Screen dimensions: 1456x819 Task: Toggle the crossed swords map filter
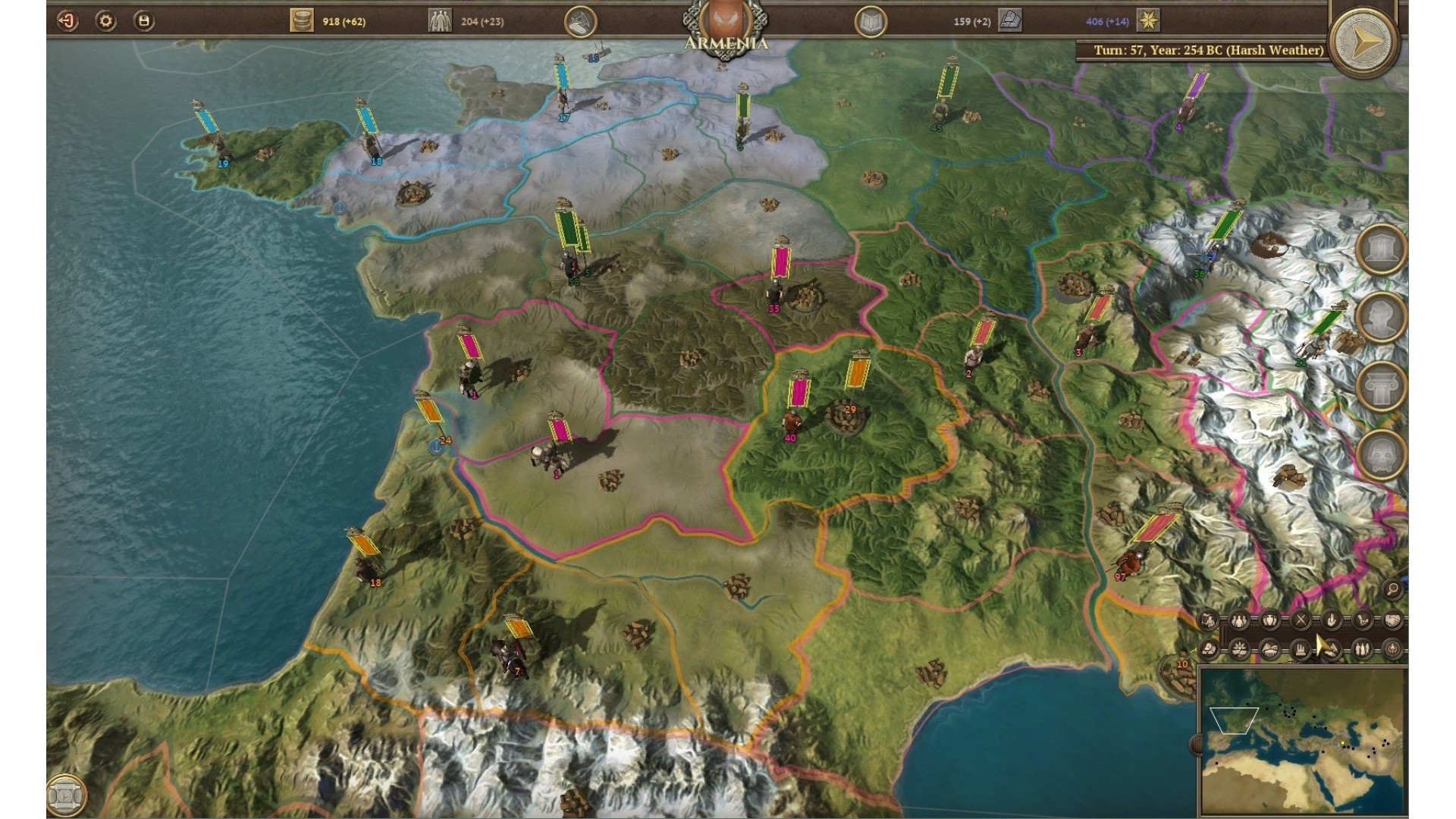(x=1301, y=620)
